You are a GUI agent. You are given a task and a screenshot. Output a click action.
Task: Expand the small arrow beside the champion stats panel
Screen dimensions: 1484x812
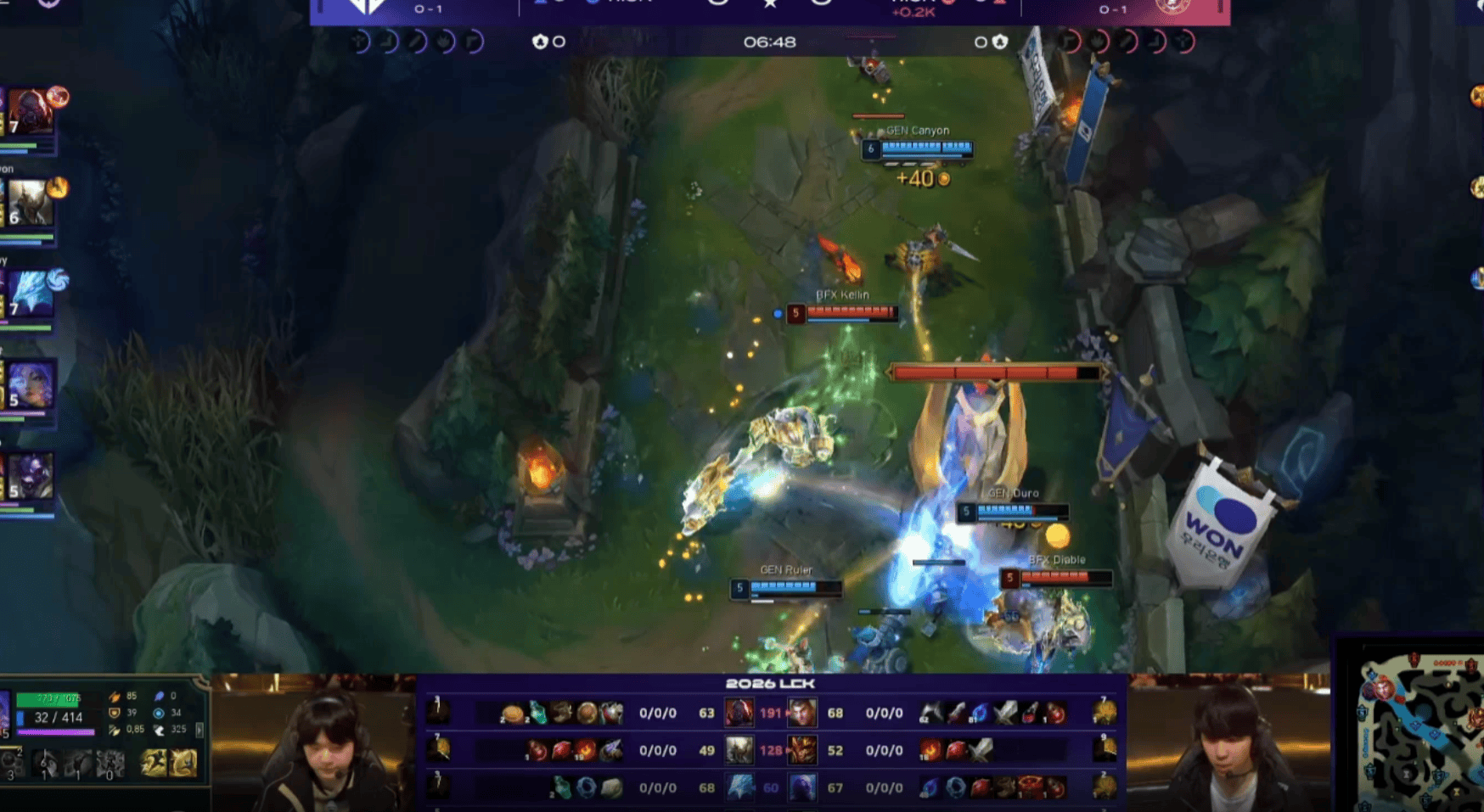[200, 730]
